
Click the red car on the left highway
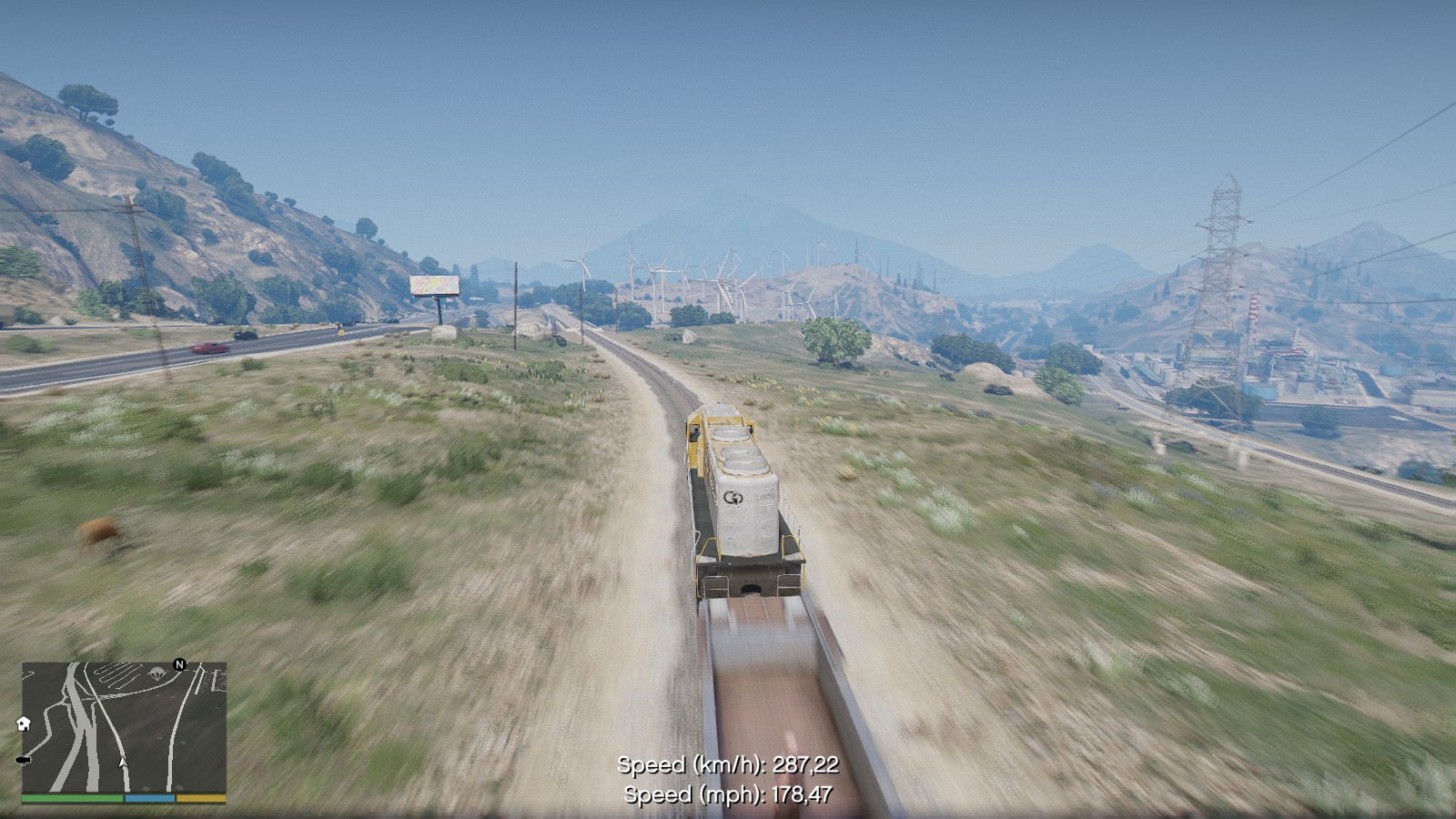coord(207,348)
